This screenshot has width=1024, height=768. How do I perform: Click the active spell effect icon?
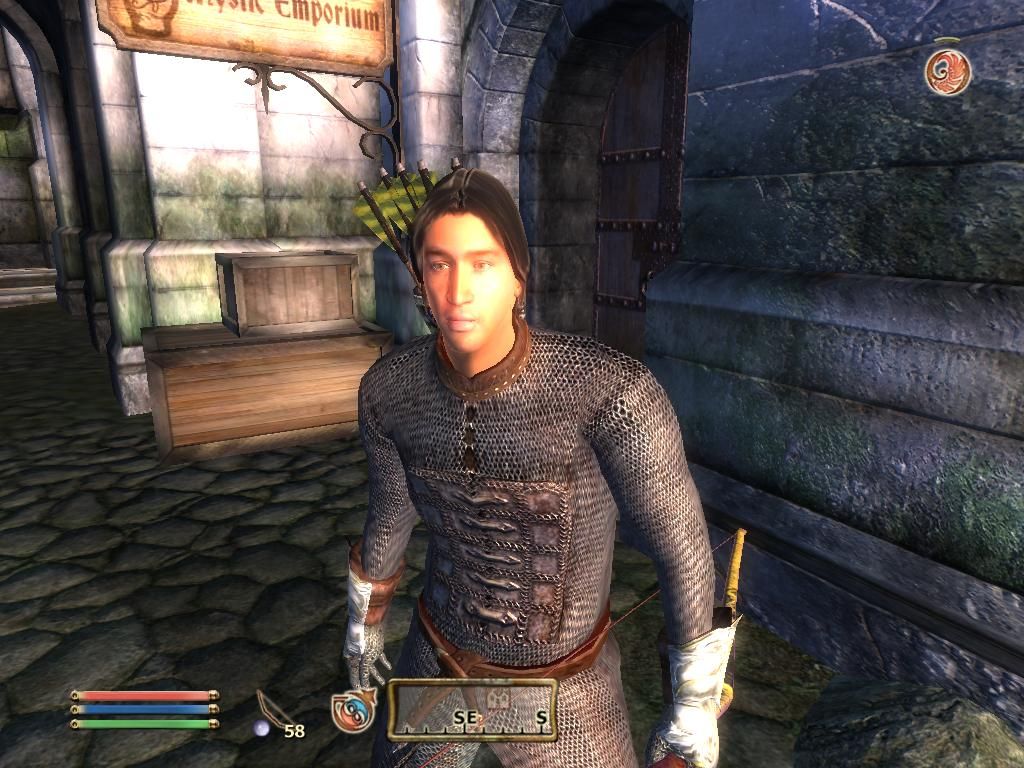click(x=947, y=72)
